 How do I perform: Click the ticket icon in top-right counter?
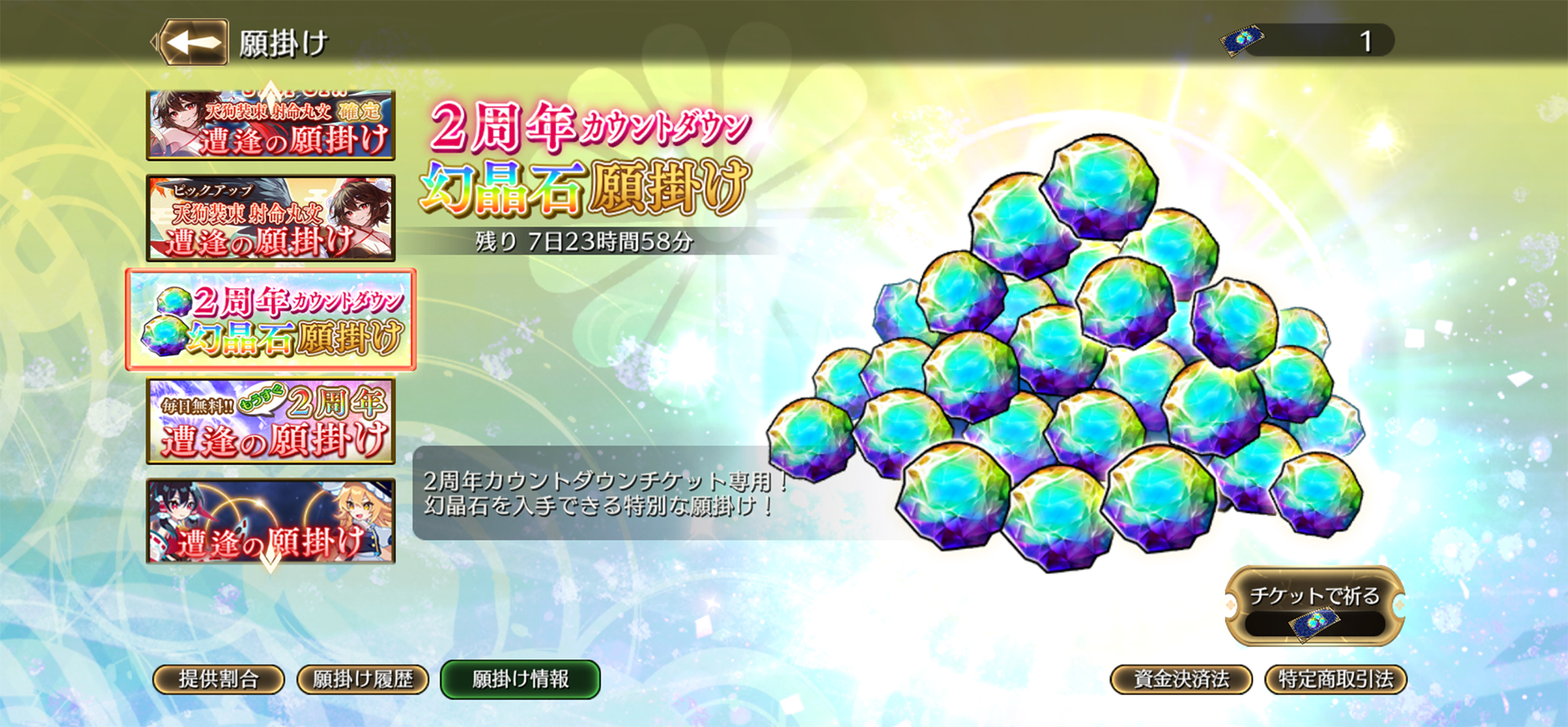coord(1244,37)
